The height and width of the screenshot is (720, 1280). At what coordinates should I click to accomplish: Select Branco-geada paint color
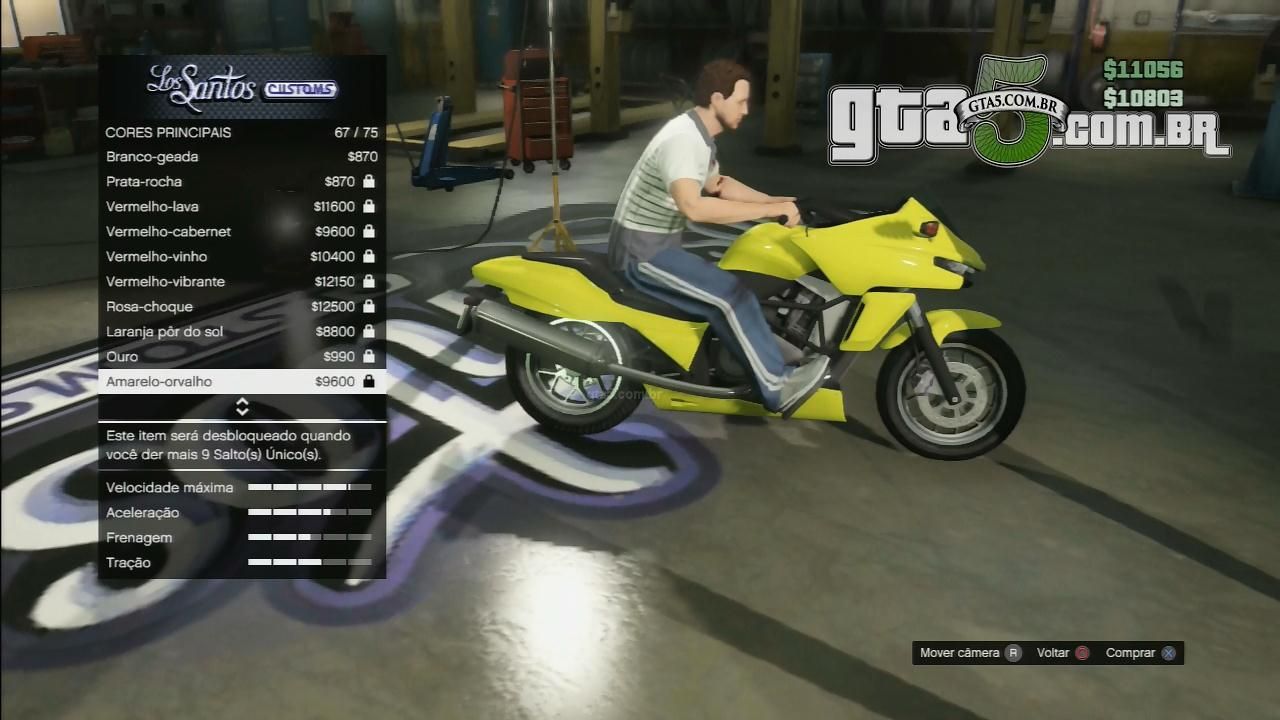pos(242,157)
